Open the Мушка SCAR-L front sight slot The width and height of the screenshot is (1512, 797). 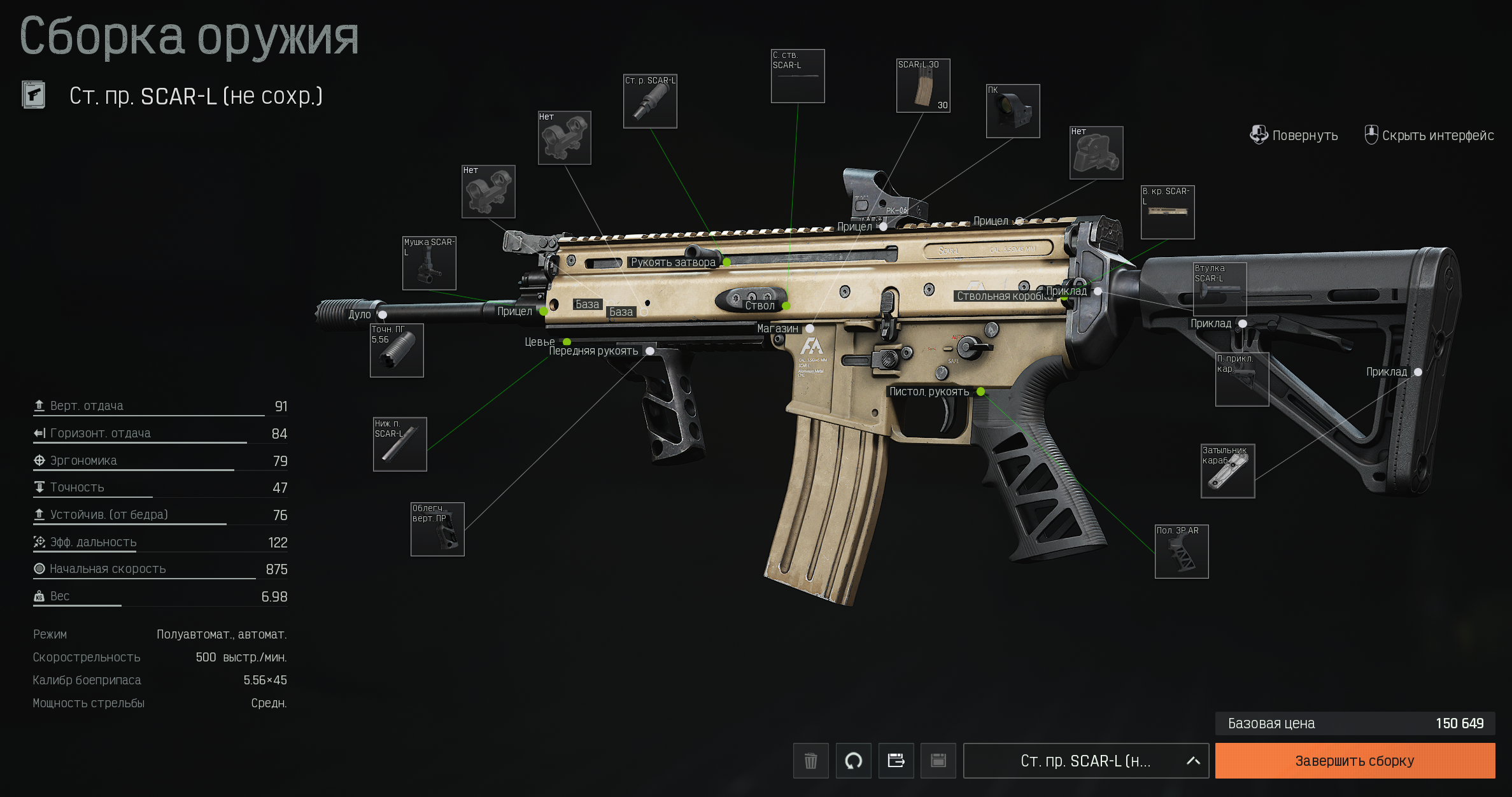click(429, 264)
